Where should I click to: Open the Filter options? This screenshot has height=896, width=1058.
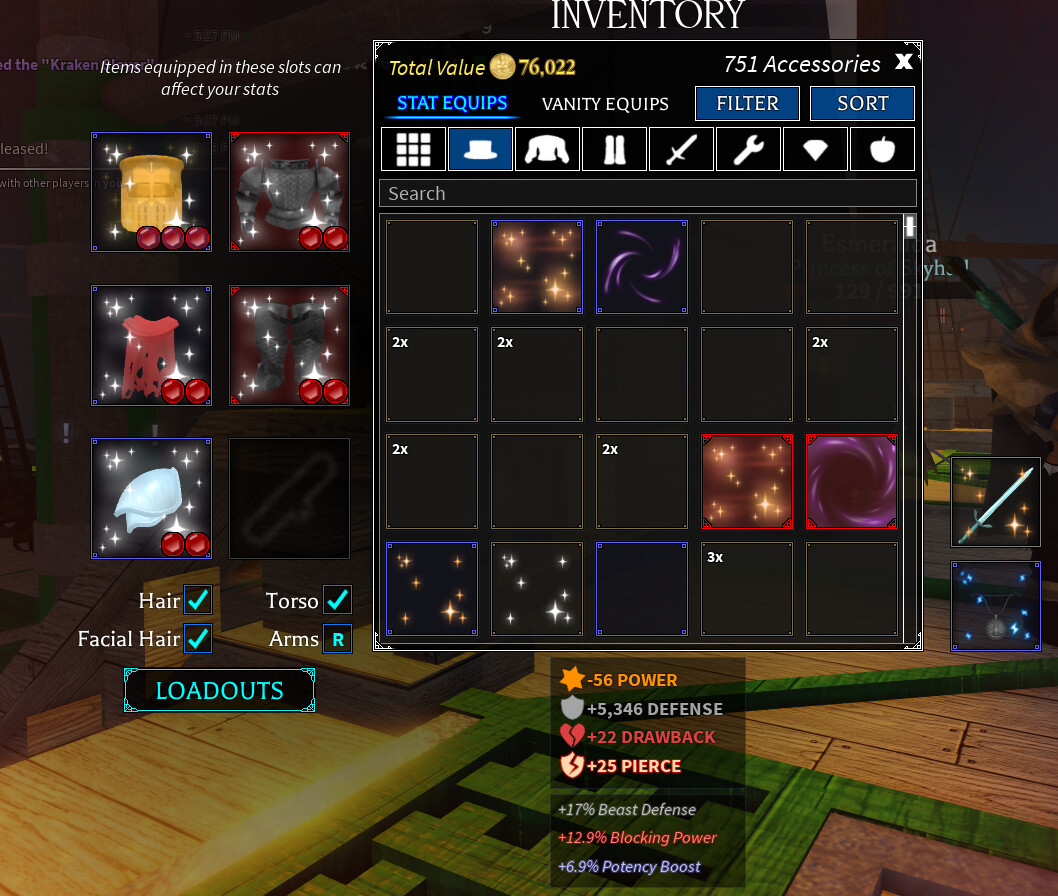(x=747, y=104)
